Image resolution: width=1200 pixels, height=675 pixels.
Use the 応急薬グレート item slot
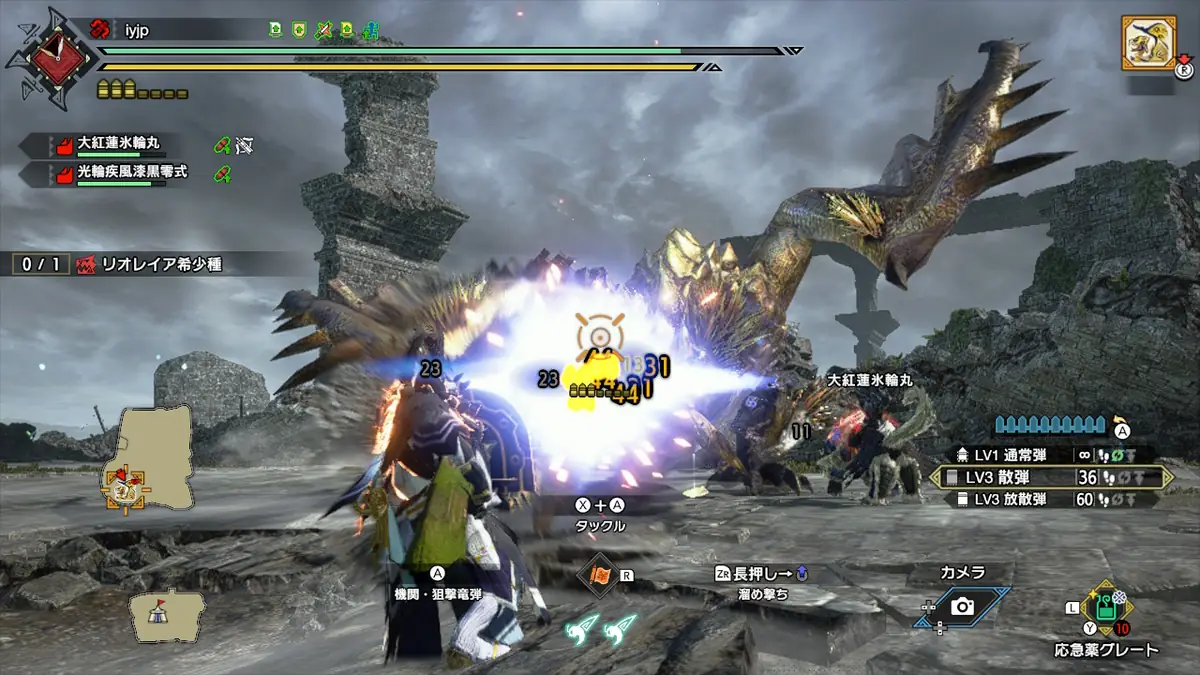click(x=1105, y=608)
